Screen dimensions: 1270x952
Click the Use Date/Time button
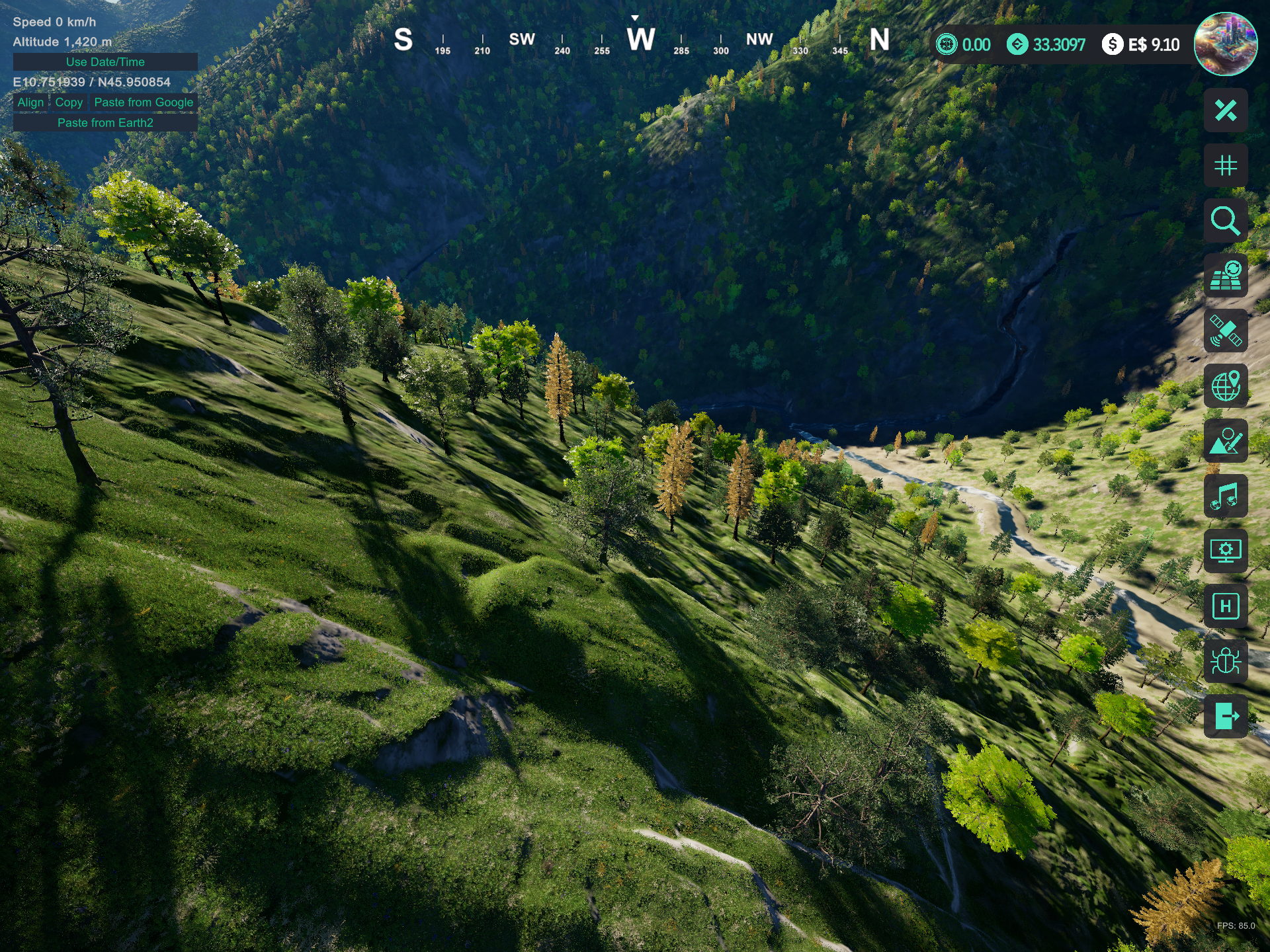tap(105, 61)
